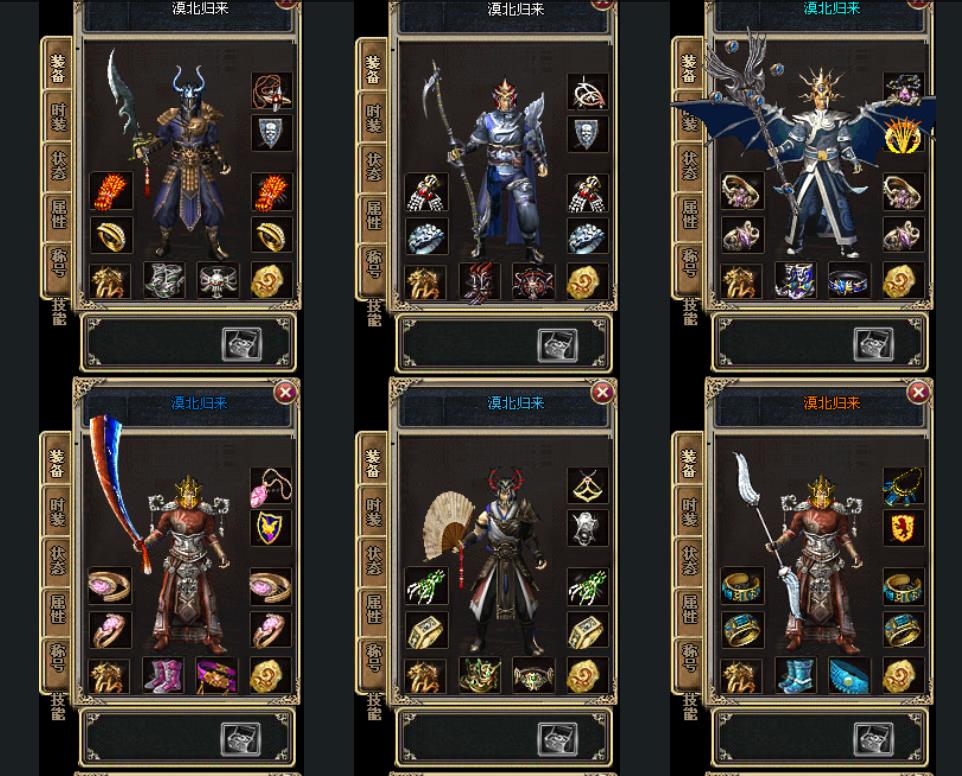Close the panel with the orange title

coord(918,392)
